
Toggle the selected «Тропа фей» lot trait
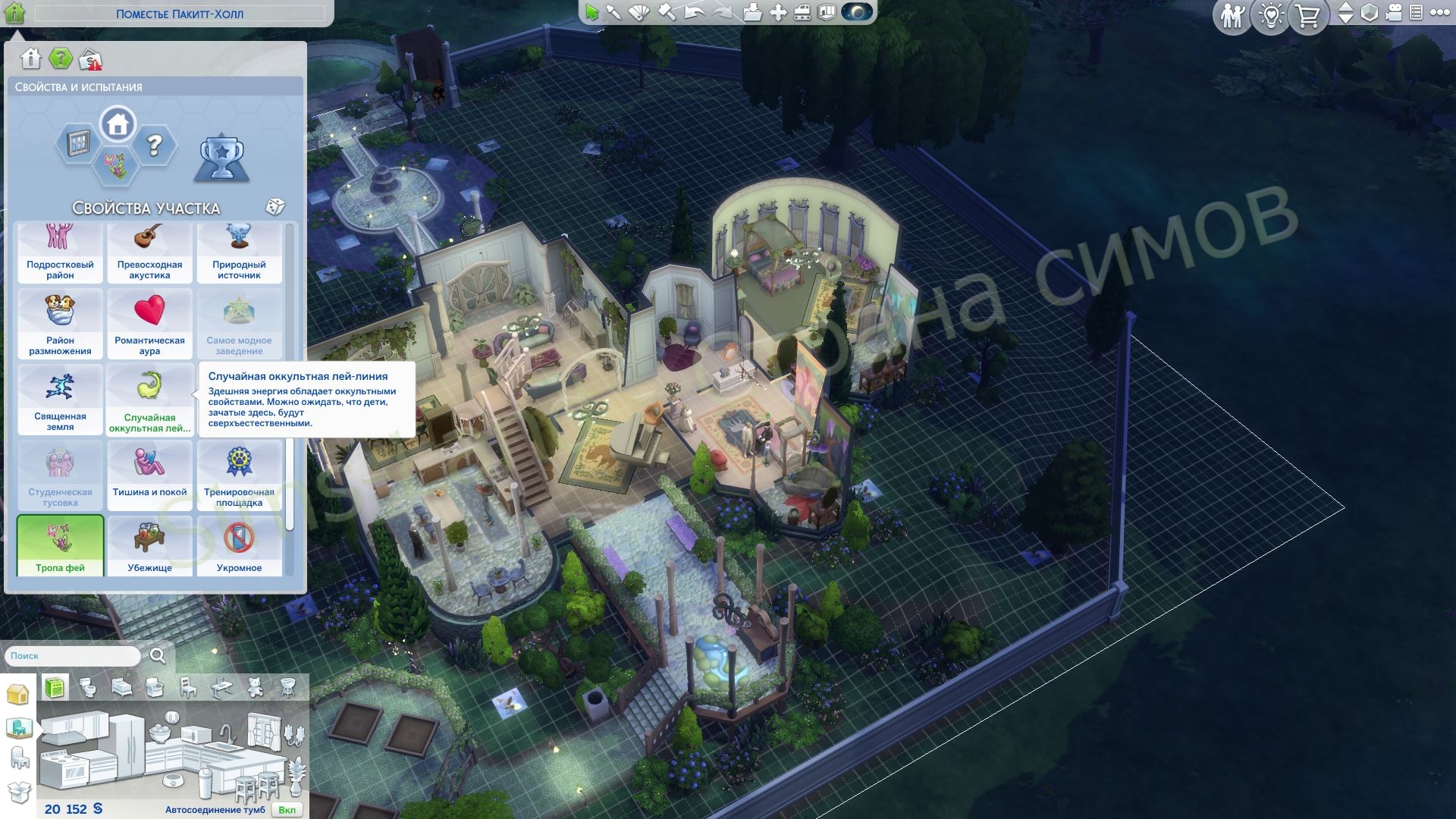click(60, 545)
